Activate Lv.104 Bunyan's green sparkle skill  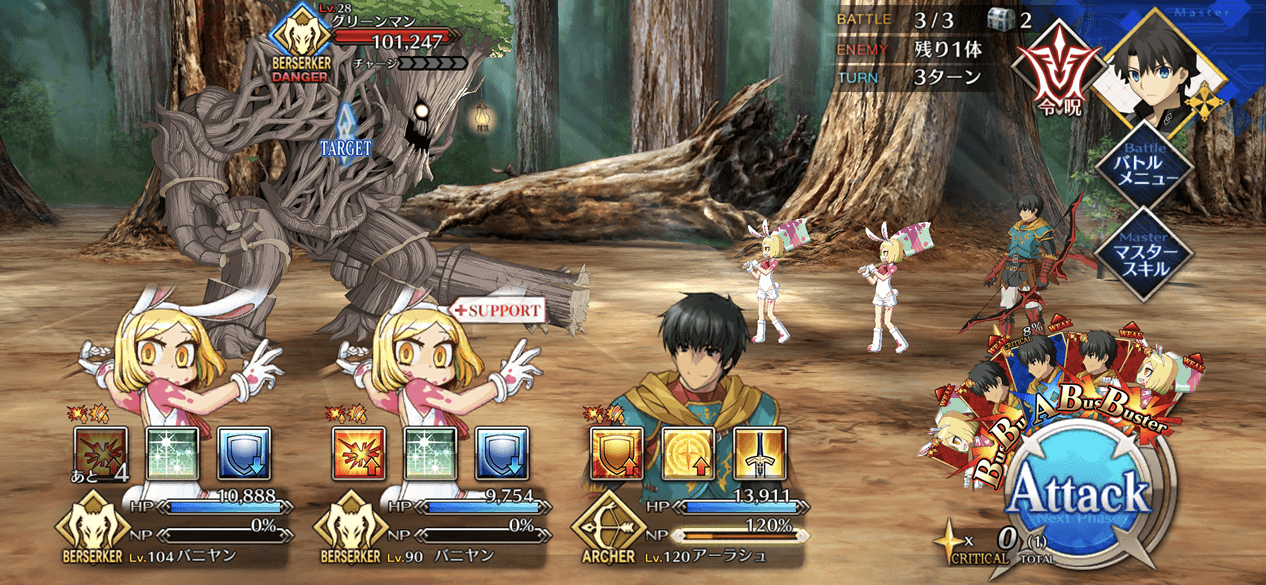(x=172, y=452)
